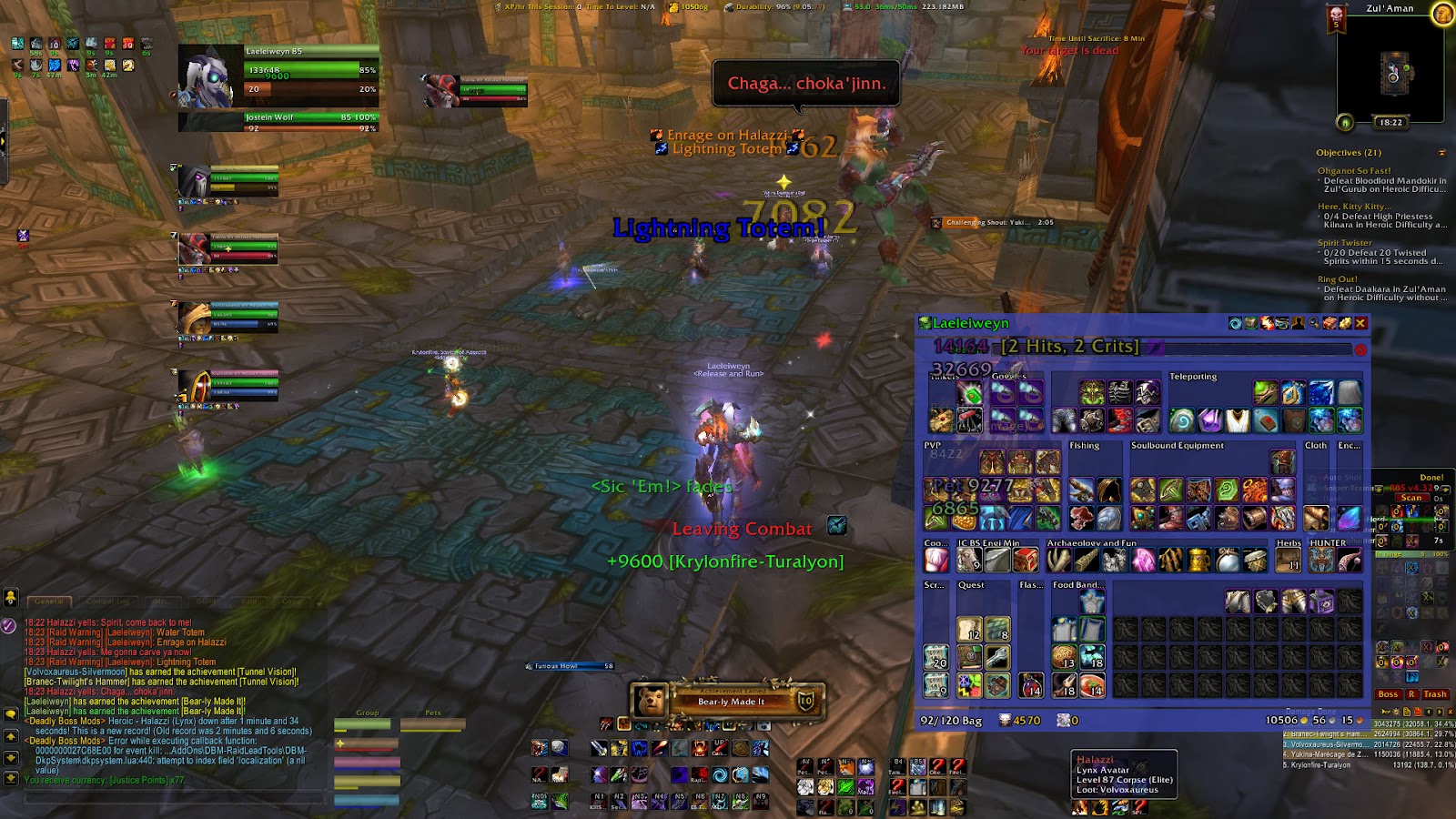Image resolution: width=1456 pixels, height=819 pixels.
Task: Click the gold coin currency icon showing 4570
Action: tap(1004, 720)
